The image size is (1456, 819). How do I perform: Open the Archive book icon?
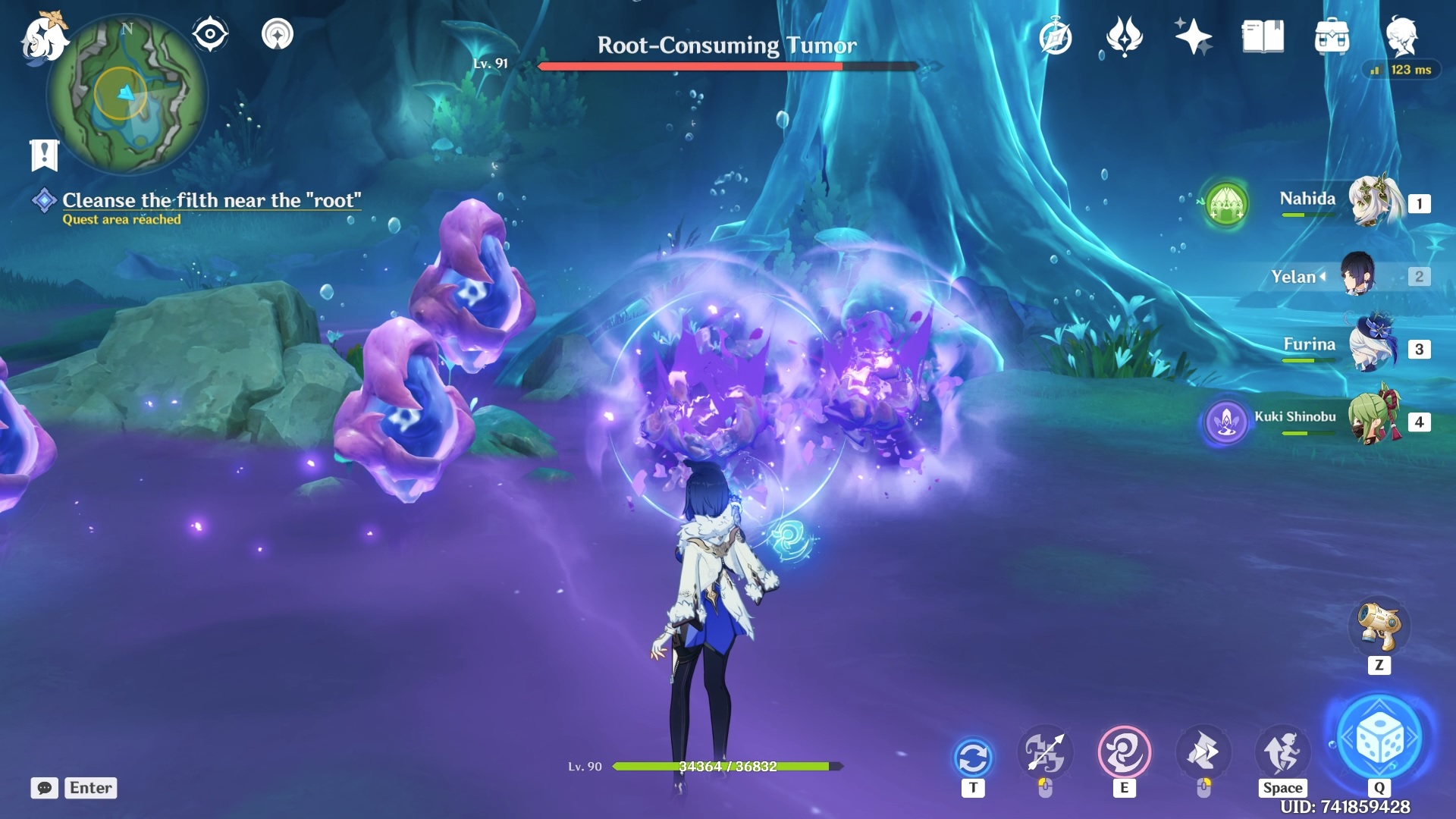[1261, 36]
